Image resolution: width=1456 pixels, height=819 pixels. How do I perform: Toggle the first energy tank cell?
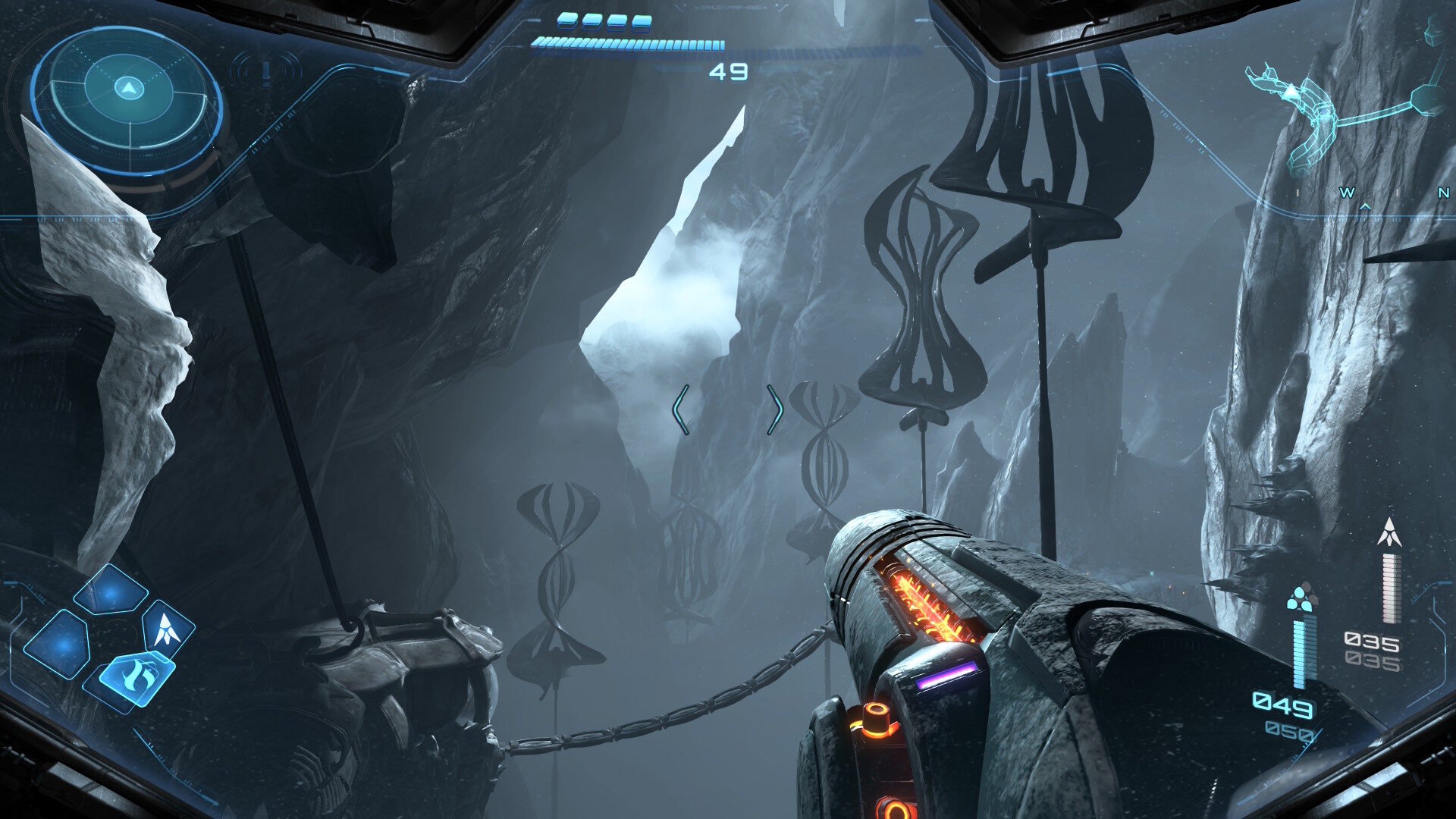click(x=569, y=21)
